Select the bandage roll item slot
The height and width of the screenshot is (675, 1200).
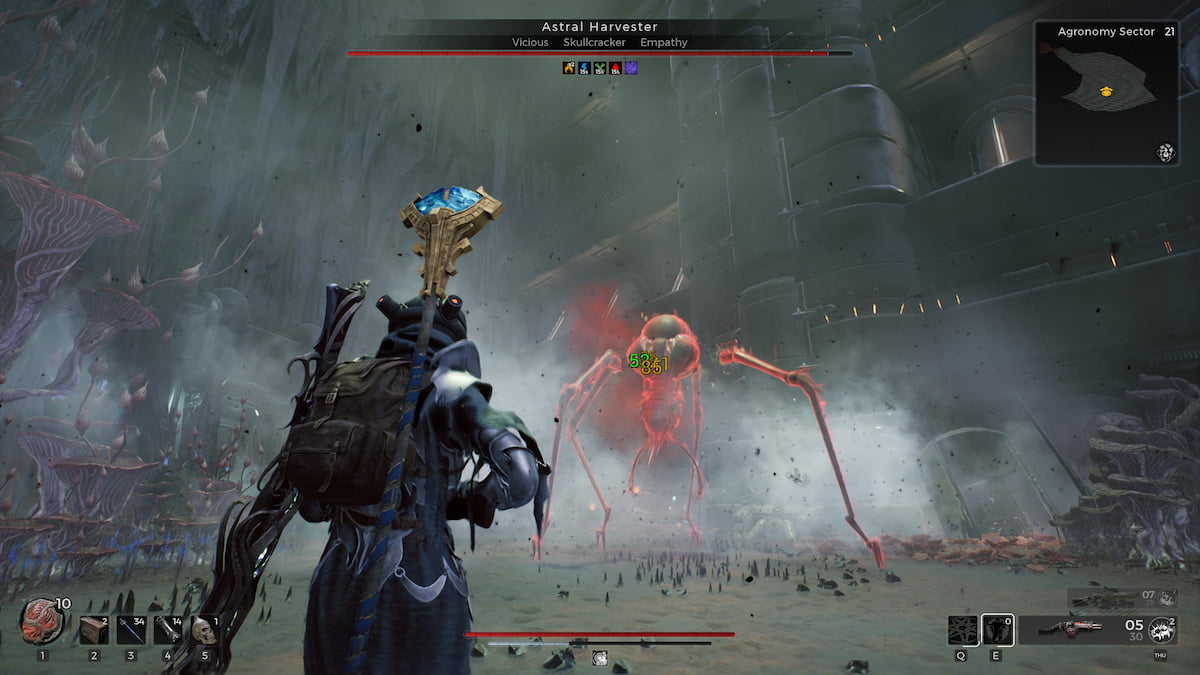click(167, 630)
